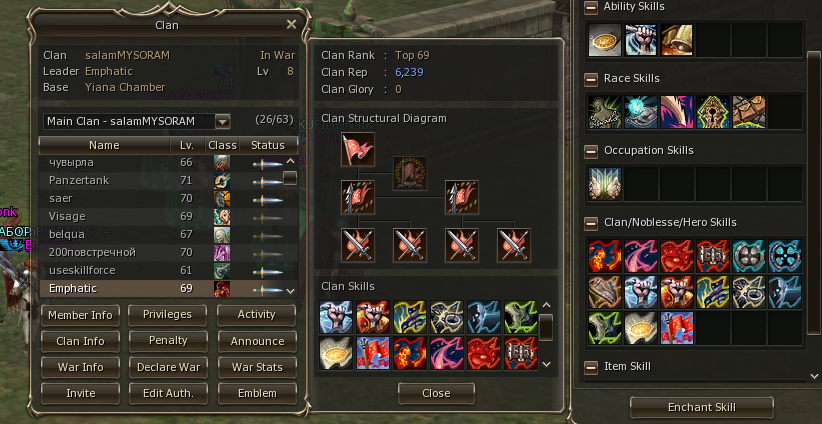Open War Stats
The height and width of the screenshot is (424, 822).
tap(256, 367)
